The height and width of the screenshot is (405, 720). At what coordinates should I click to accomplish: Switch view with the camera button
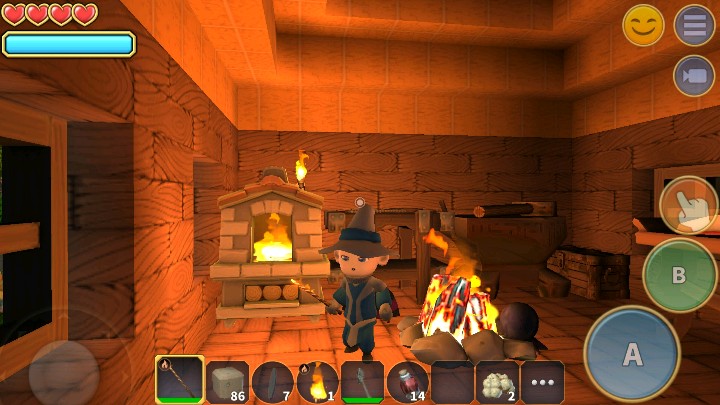click(693, 76)
